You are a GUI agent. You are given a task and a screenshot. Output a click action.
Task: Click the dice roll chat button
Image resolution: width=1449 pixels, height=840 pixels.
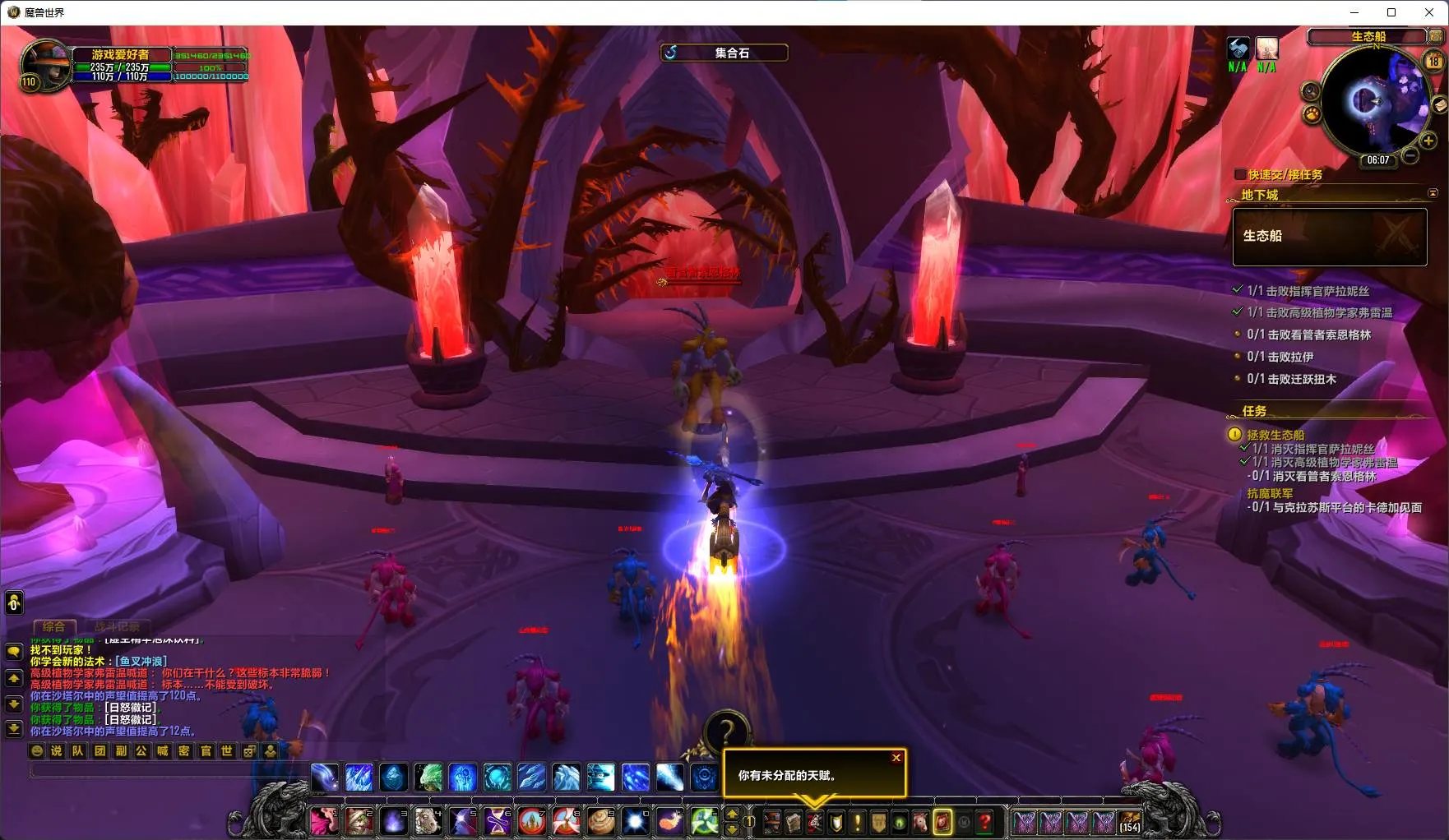point(248,750)
